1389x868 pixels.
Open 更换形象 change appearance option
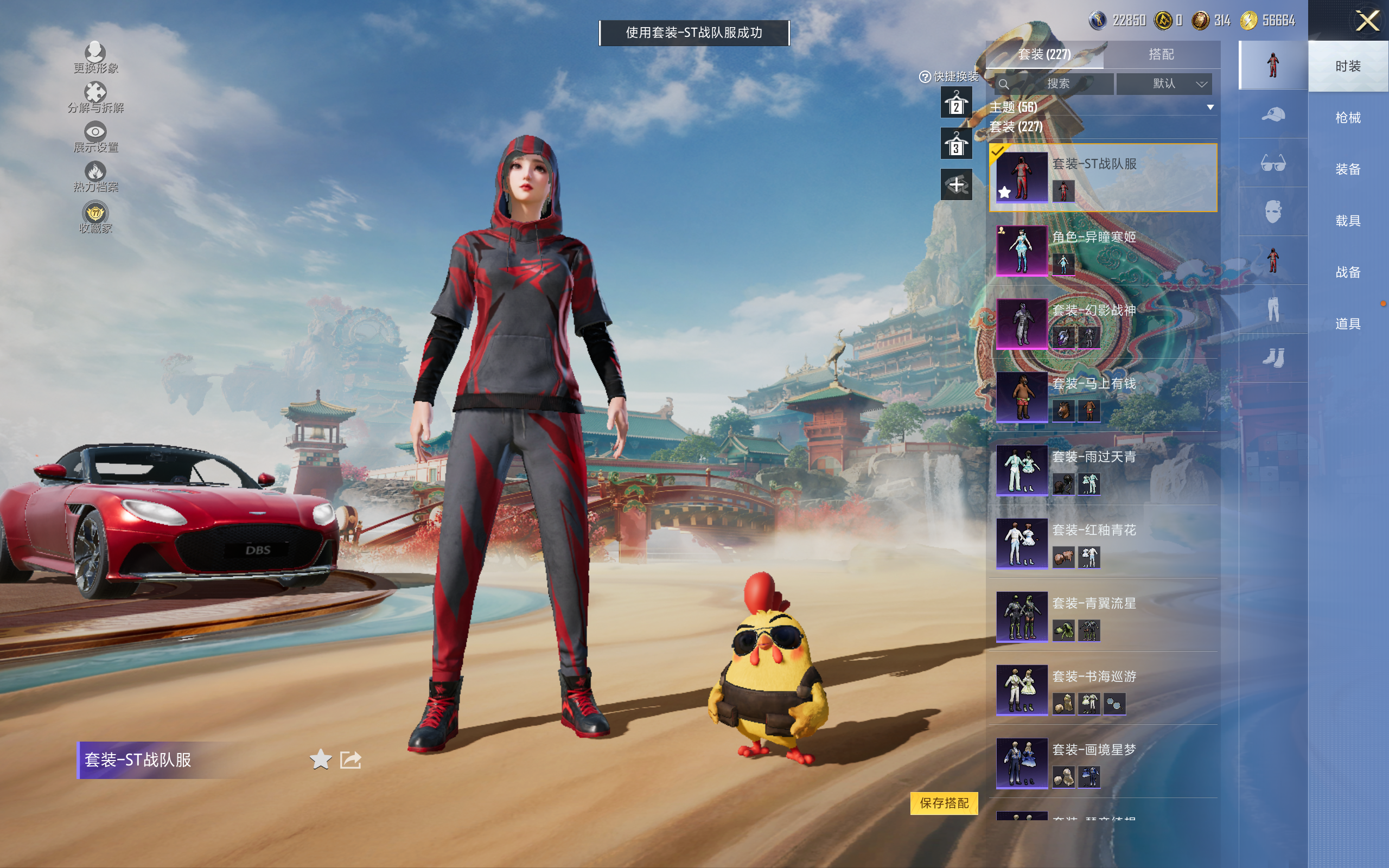pyautogui.click(x=95, y=58)
